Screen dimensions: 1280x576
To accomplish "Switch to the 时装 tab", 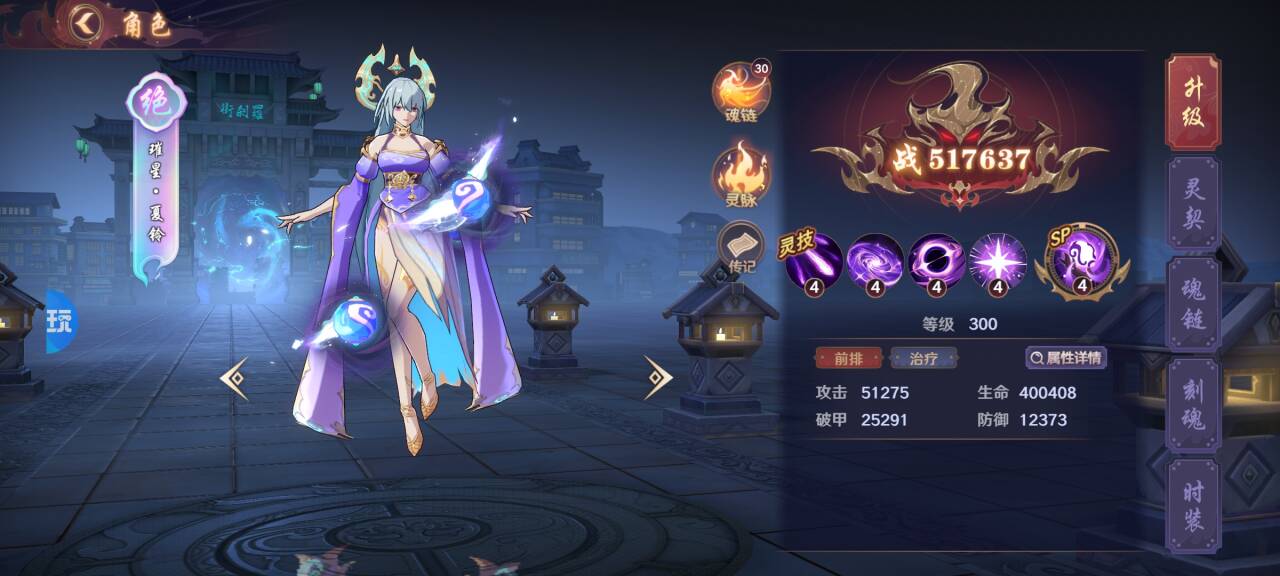I will coord(1193,506).
